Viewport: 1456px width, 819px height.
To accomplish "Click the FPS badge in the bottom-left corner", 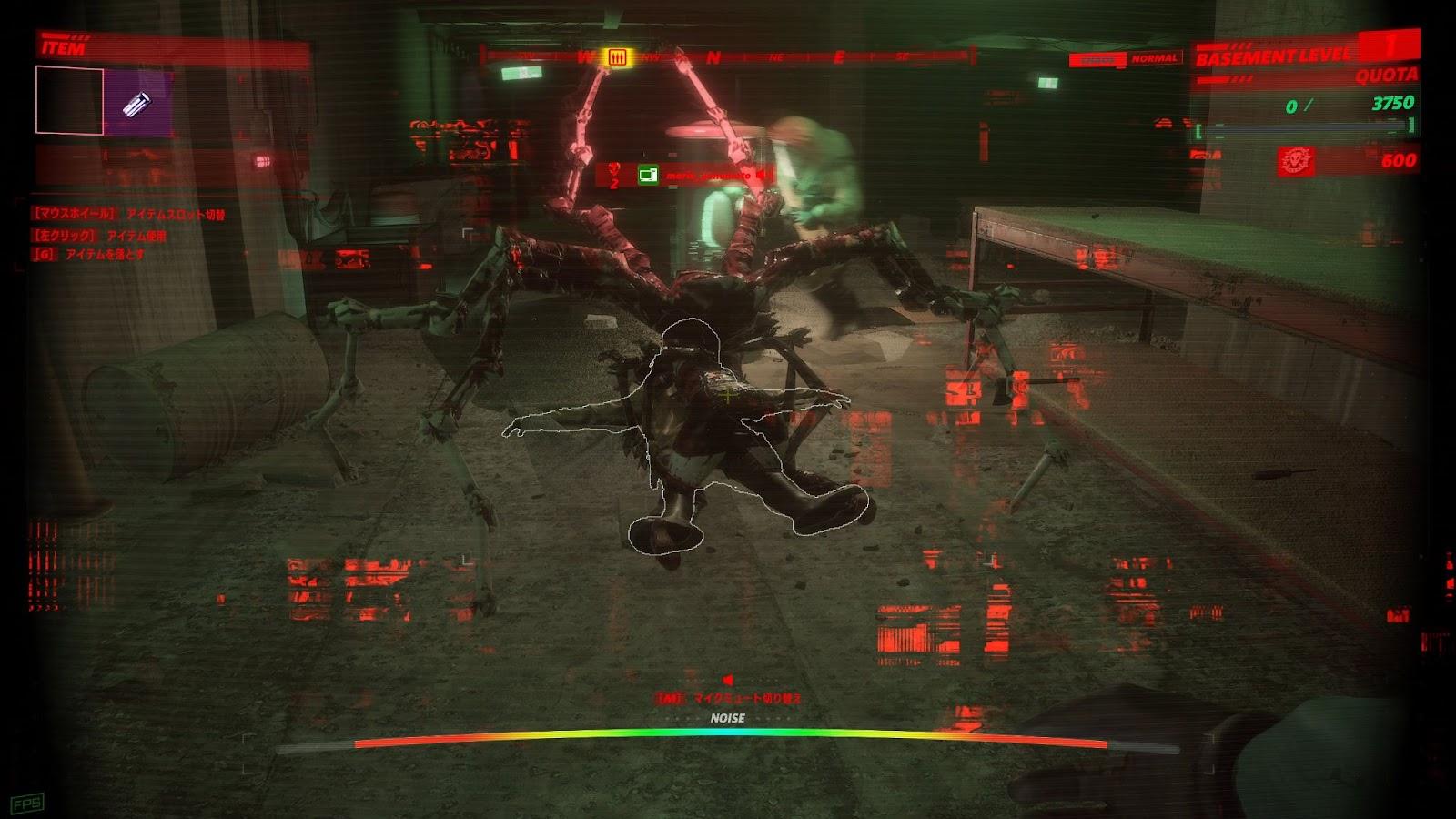I will pyautogui.click(x=25, y=803).
